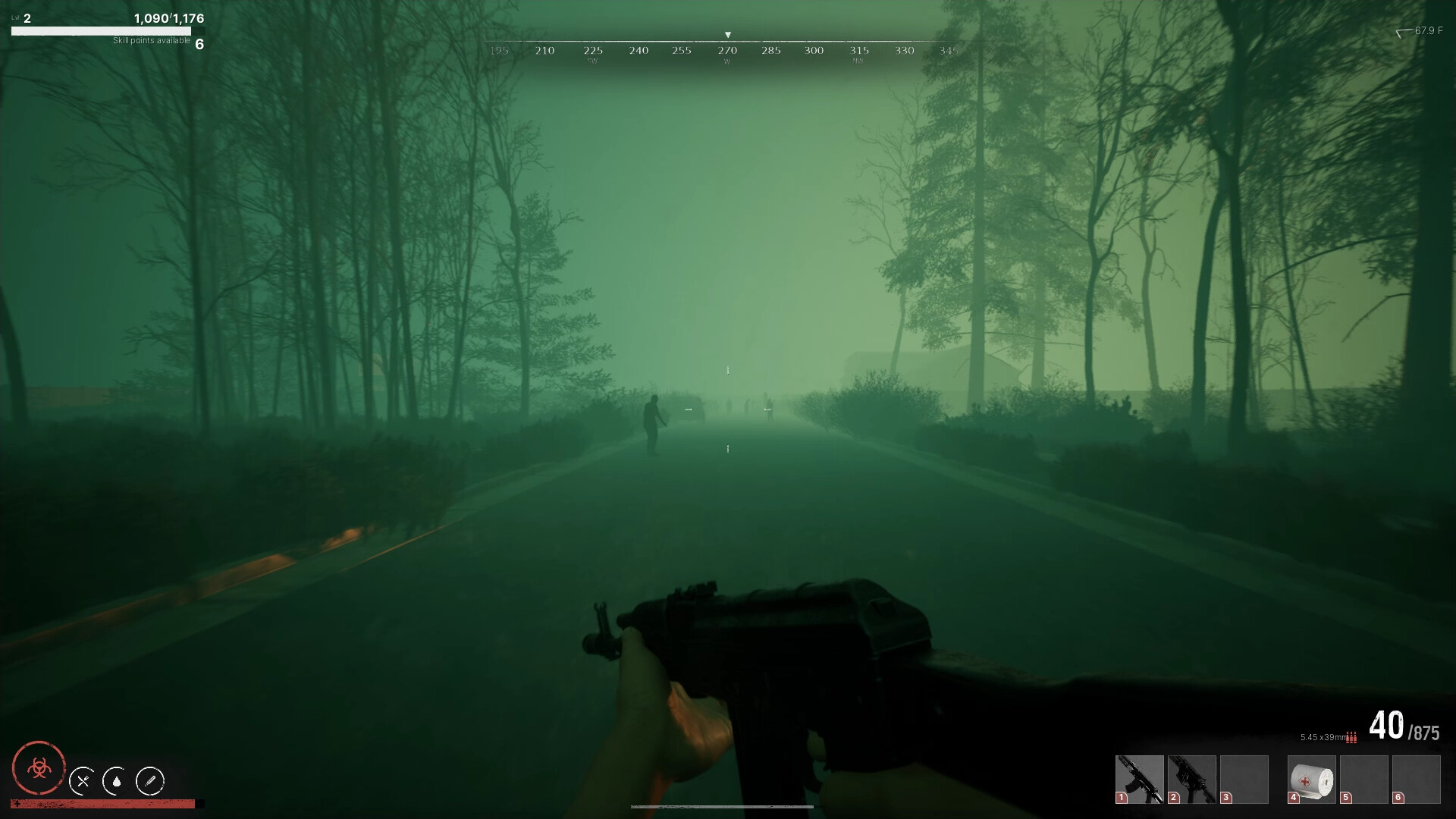Select the carbine in hotbar slot 2
Image resolution: width=1456 pixels, height=819 pixels.
[1191, 780]
